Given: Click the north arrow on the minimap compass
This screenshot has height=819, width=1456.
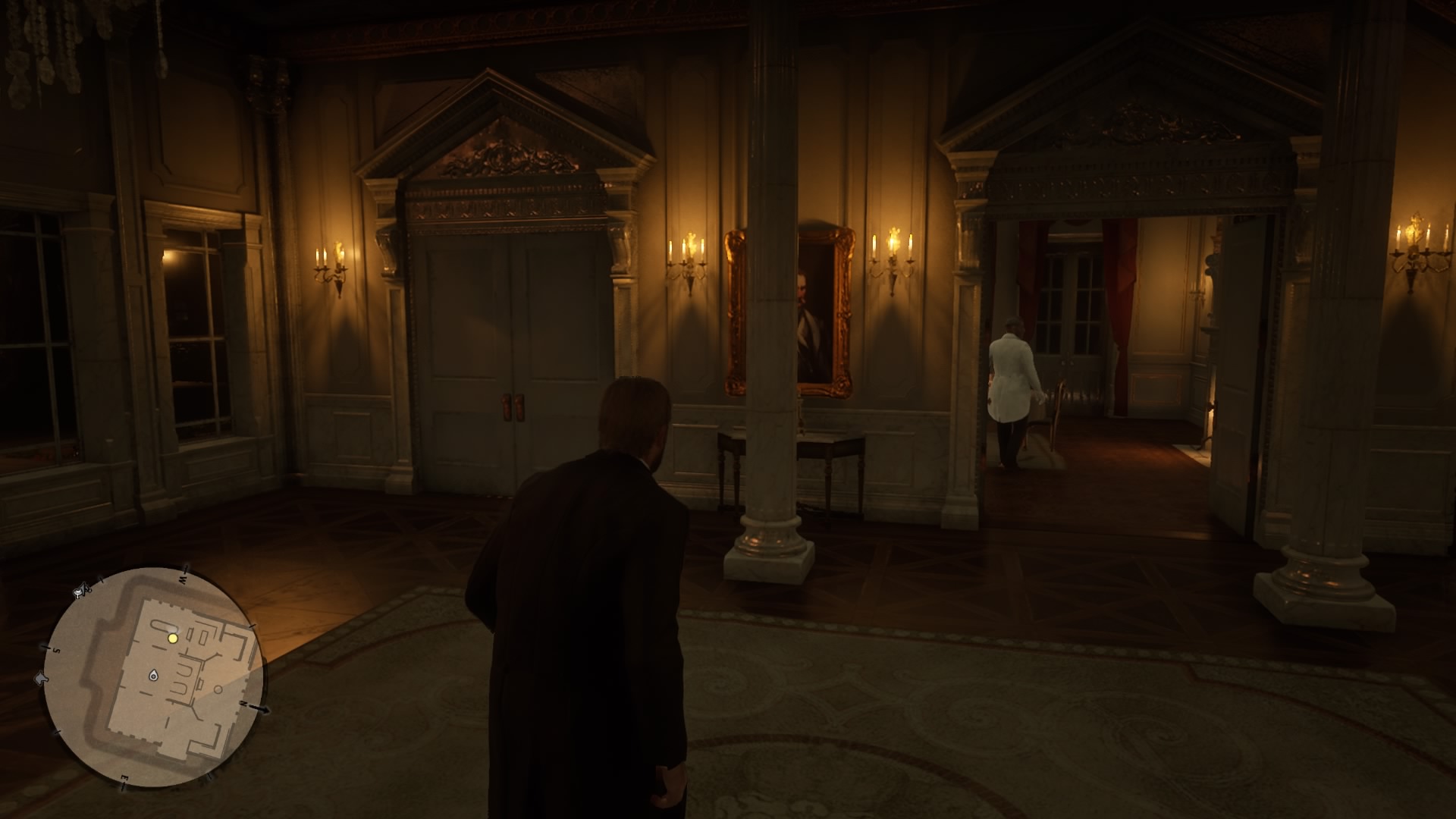Looking at the screenshot, I should (x=250, y=704).
